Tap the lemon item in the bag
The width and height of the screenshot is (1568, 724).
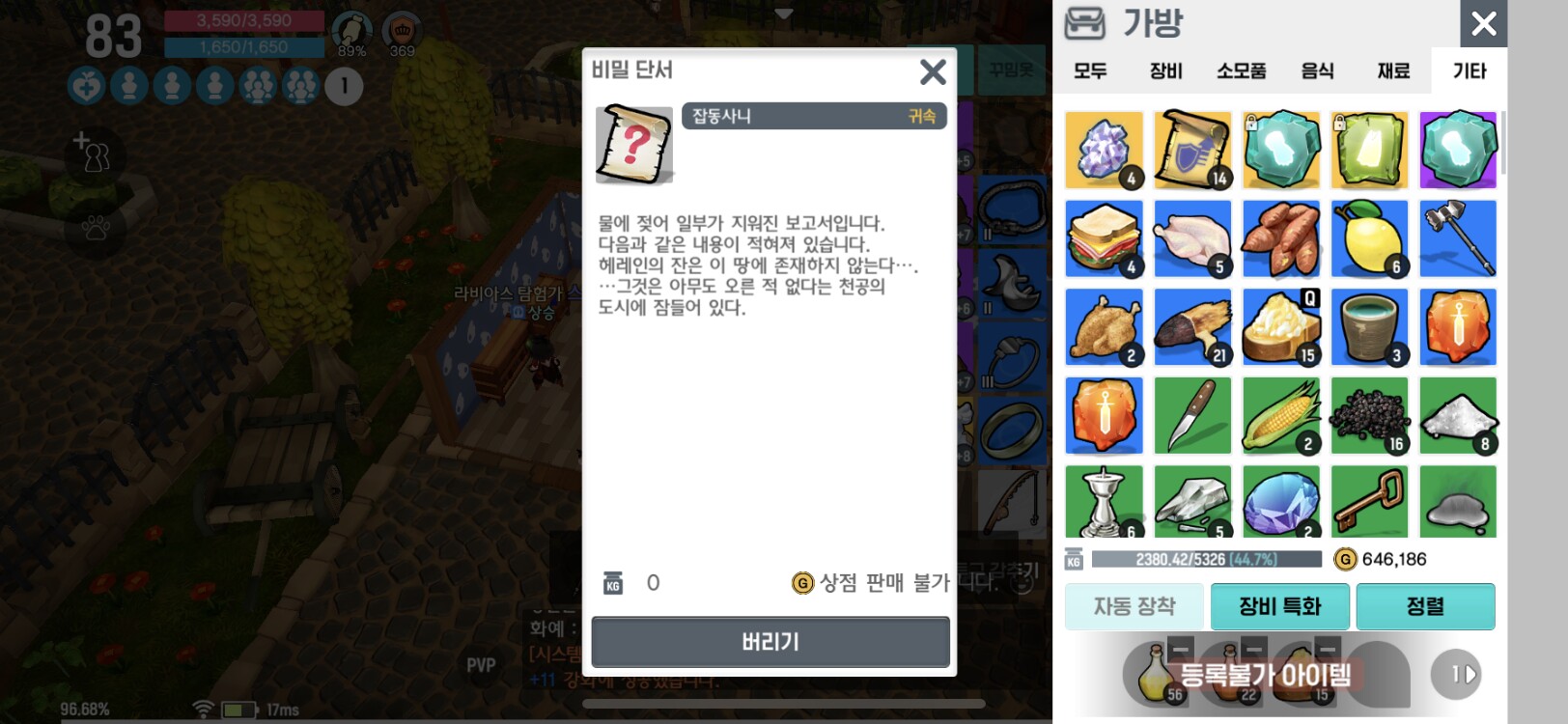coord(1369,237)
